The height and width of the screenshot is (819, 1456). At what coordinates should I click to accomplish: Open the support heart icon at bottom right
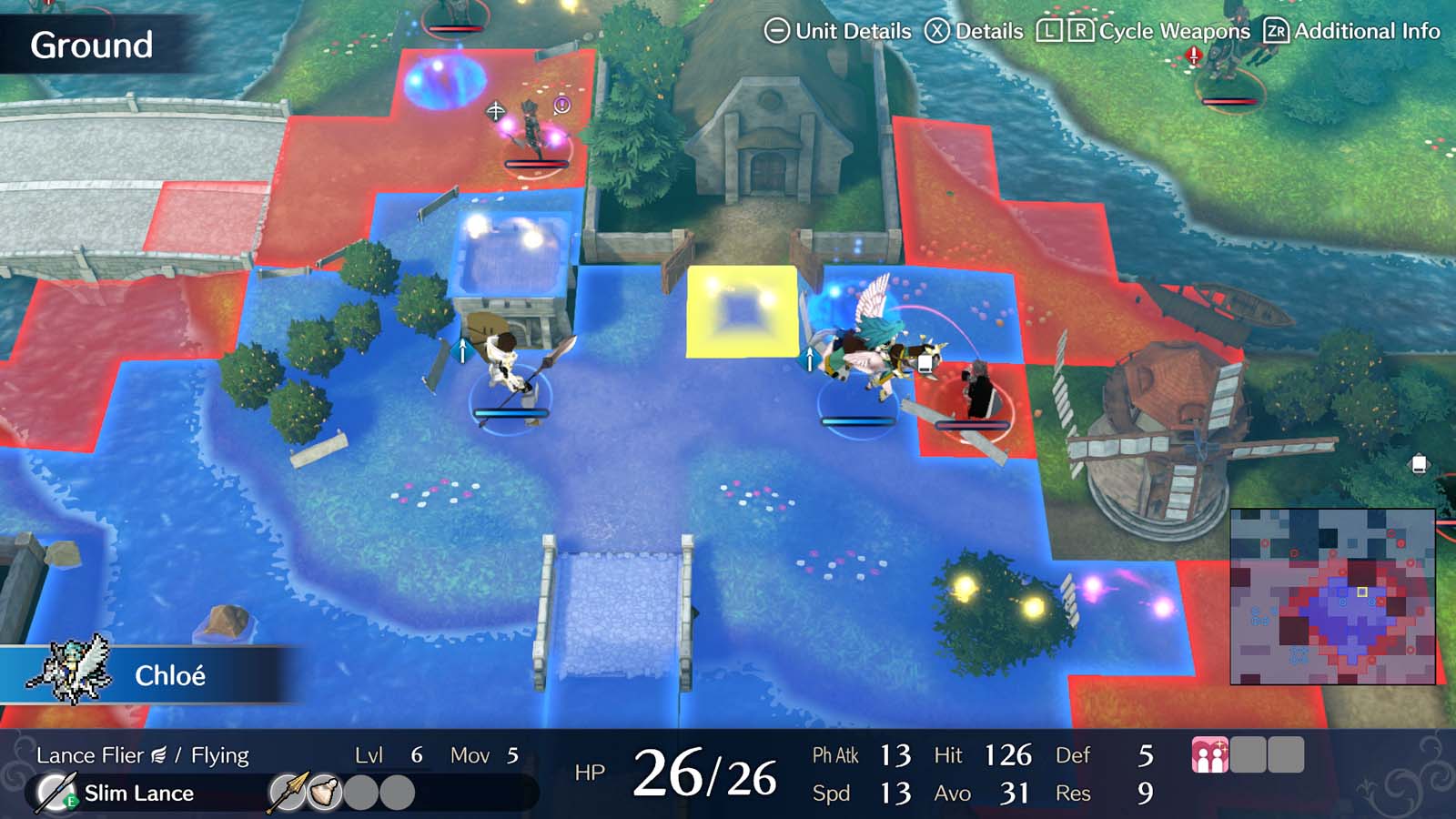[x=1210, y=753]
